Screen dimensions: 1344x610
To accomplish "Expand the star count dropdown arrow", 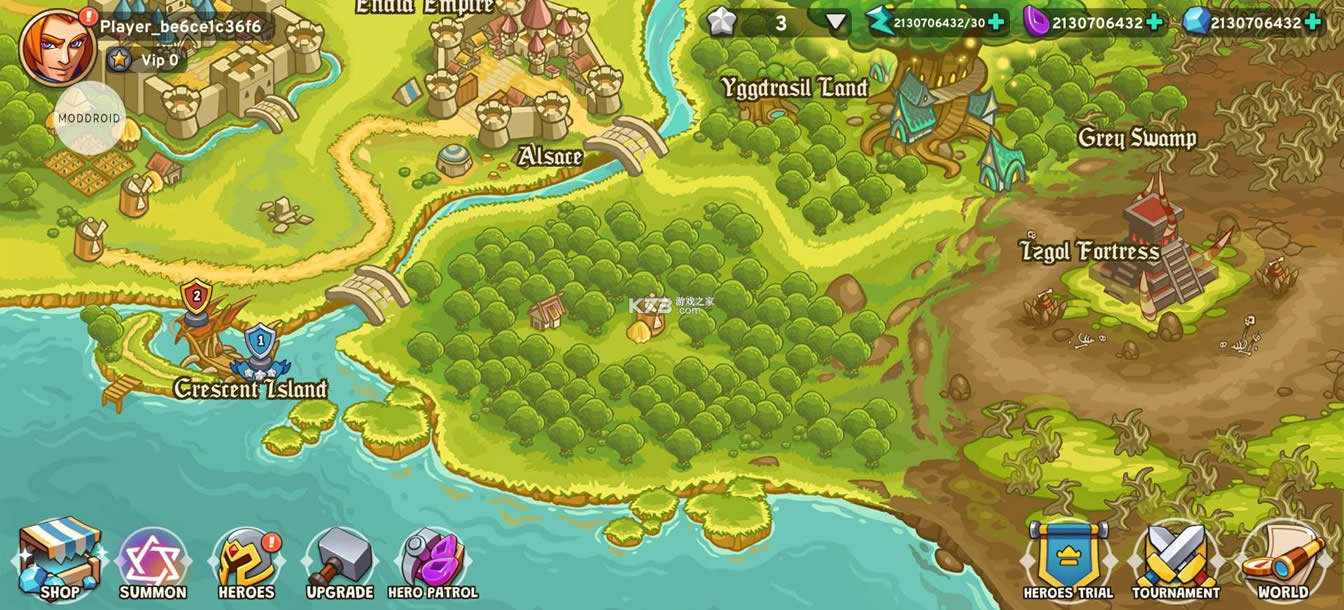I will (x=836, y=22).
